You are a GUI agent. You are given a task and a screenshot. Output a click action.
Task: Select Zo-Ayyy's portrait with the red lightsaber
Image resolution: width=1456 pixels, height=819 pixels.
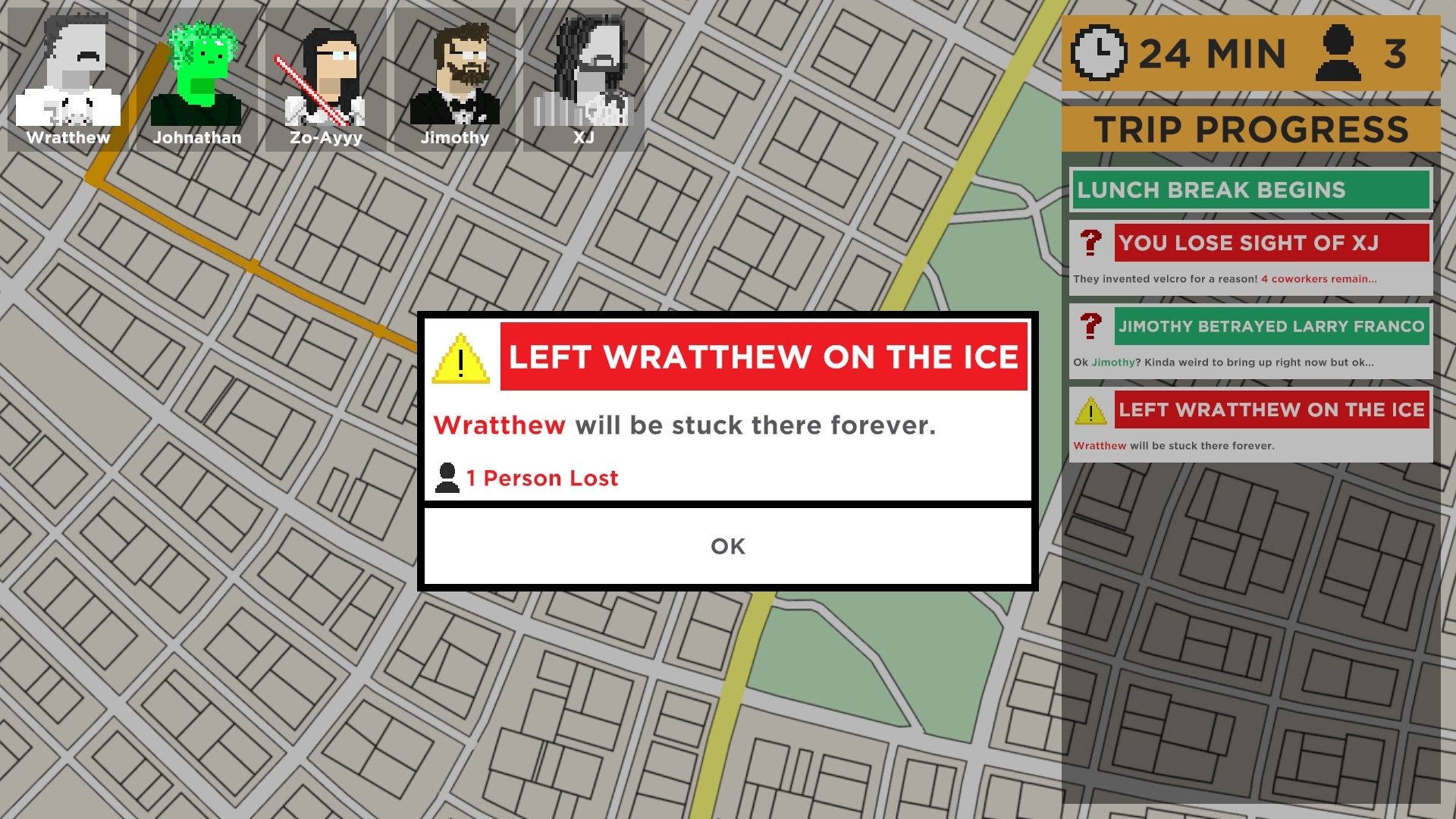(326, 68)
